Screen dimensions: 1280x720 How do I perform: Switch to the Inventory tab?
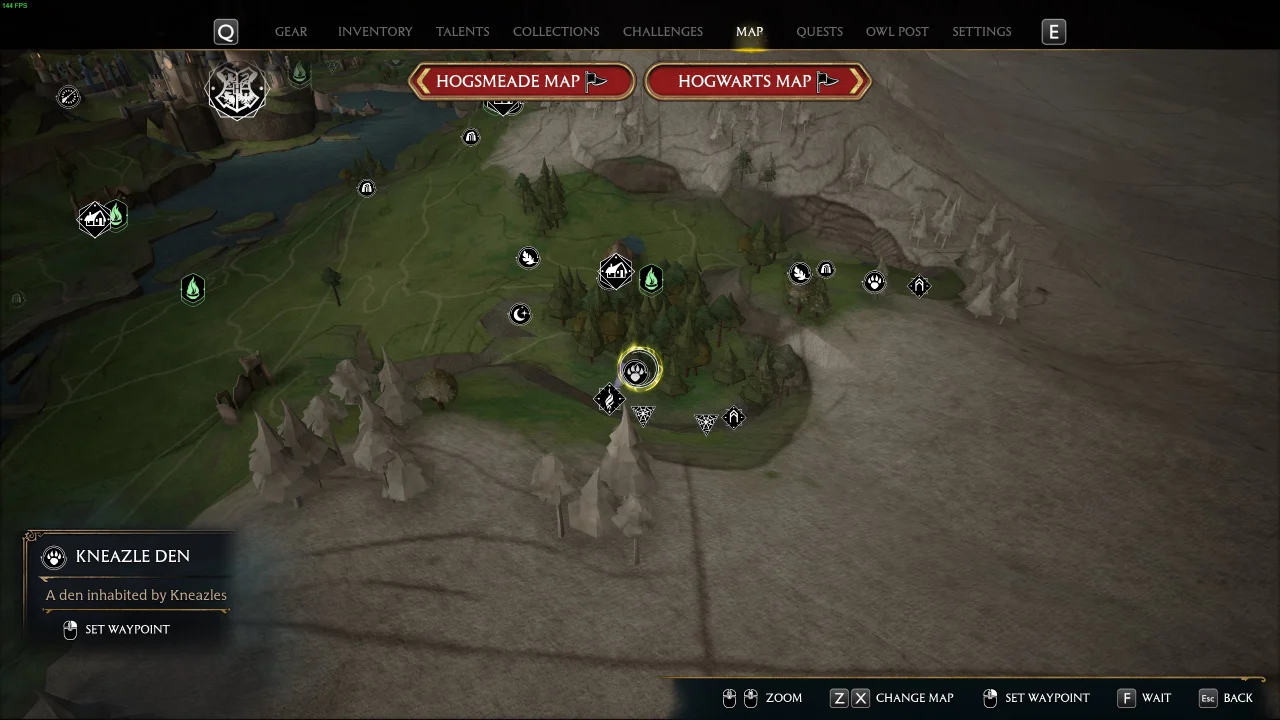coord(375,32)
